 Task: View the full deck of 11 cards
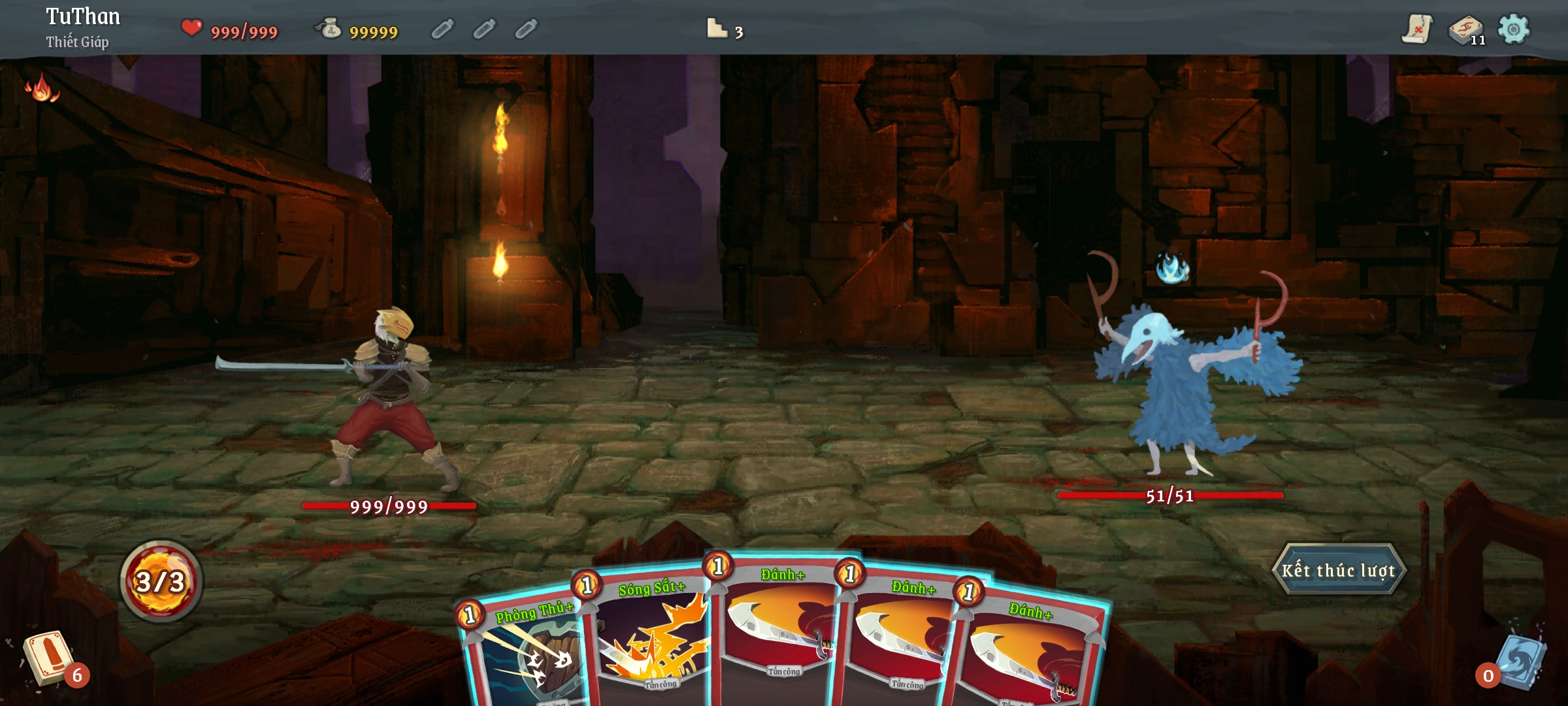1466,29
